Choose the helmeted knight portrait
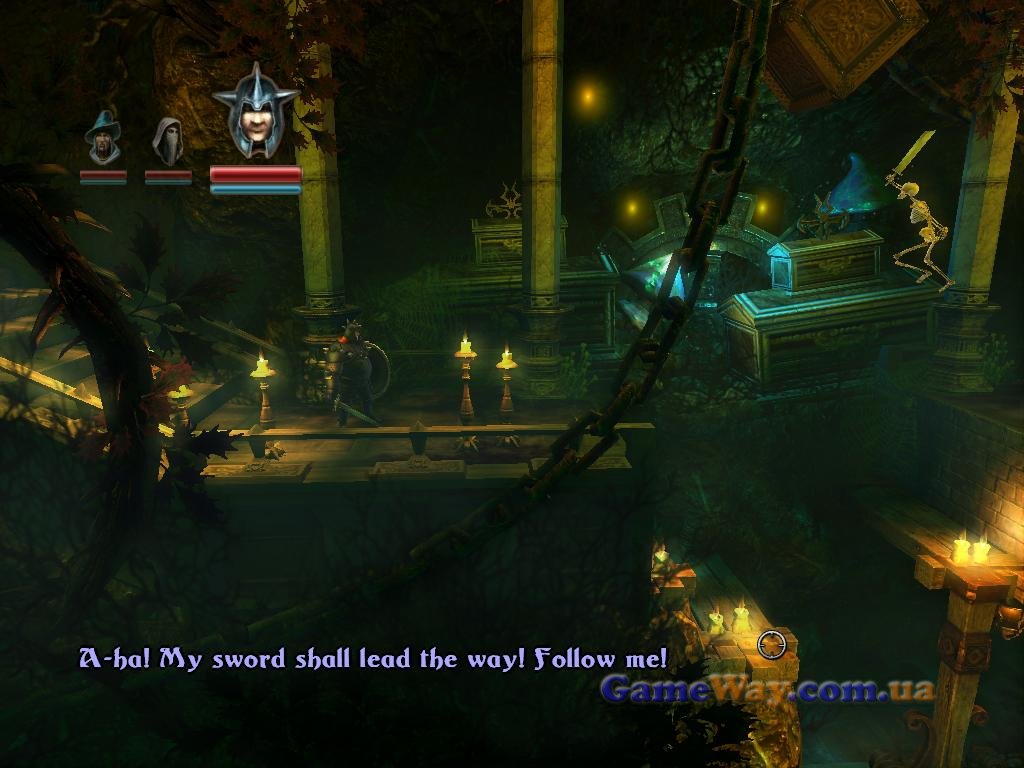Viewport: 1024px width, 768px height. [255, 115]
